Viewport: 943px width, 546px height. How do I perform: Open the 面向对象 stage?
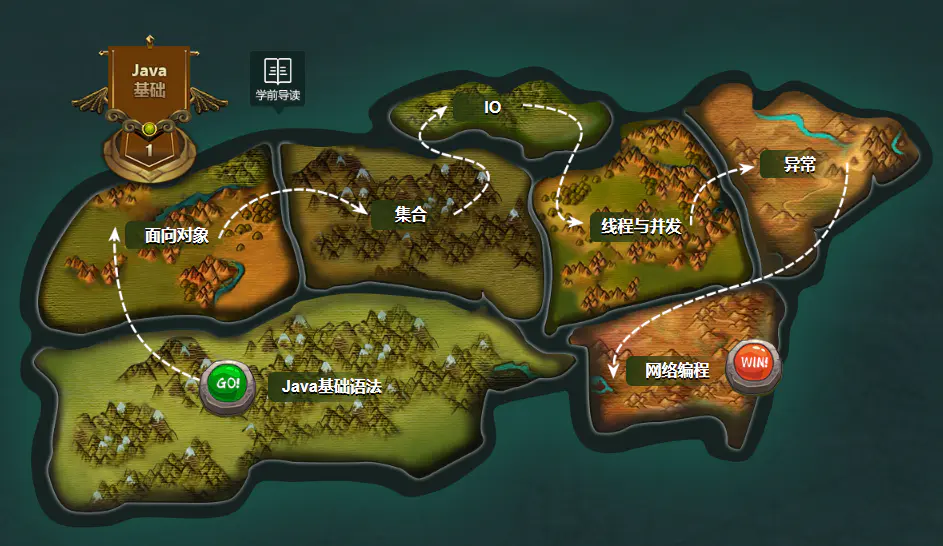coord(176,236)
